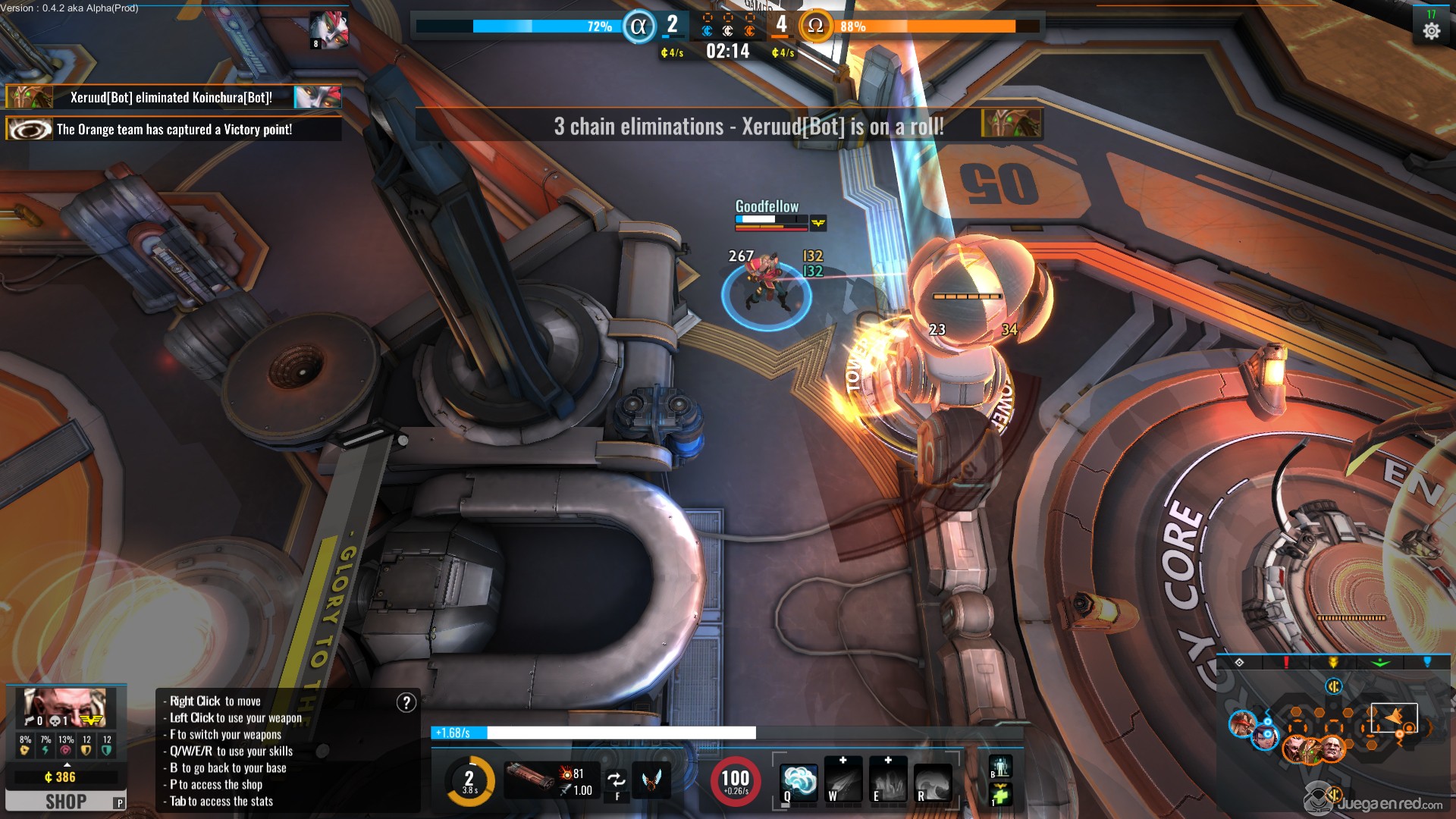The image size is (1456, 819).
Task: Expand the stats panel white arrow
Action: tap(66, 764)
